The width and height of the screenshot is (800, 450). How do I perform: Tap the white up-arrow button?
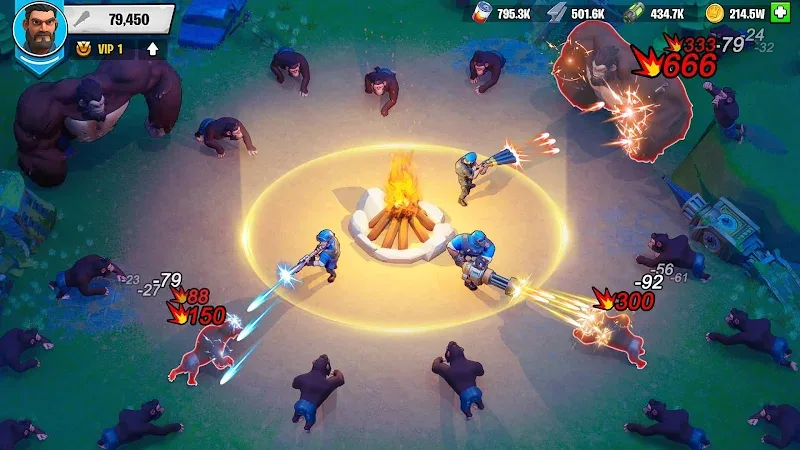(152, 47)
